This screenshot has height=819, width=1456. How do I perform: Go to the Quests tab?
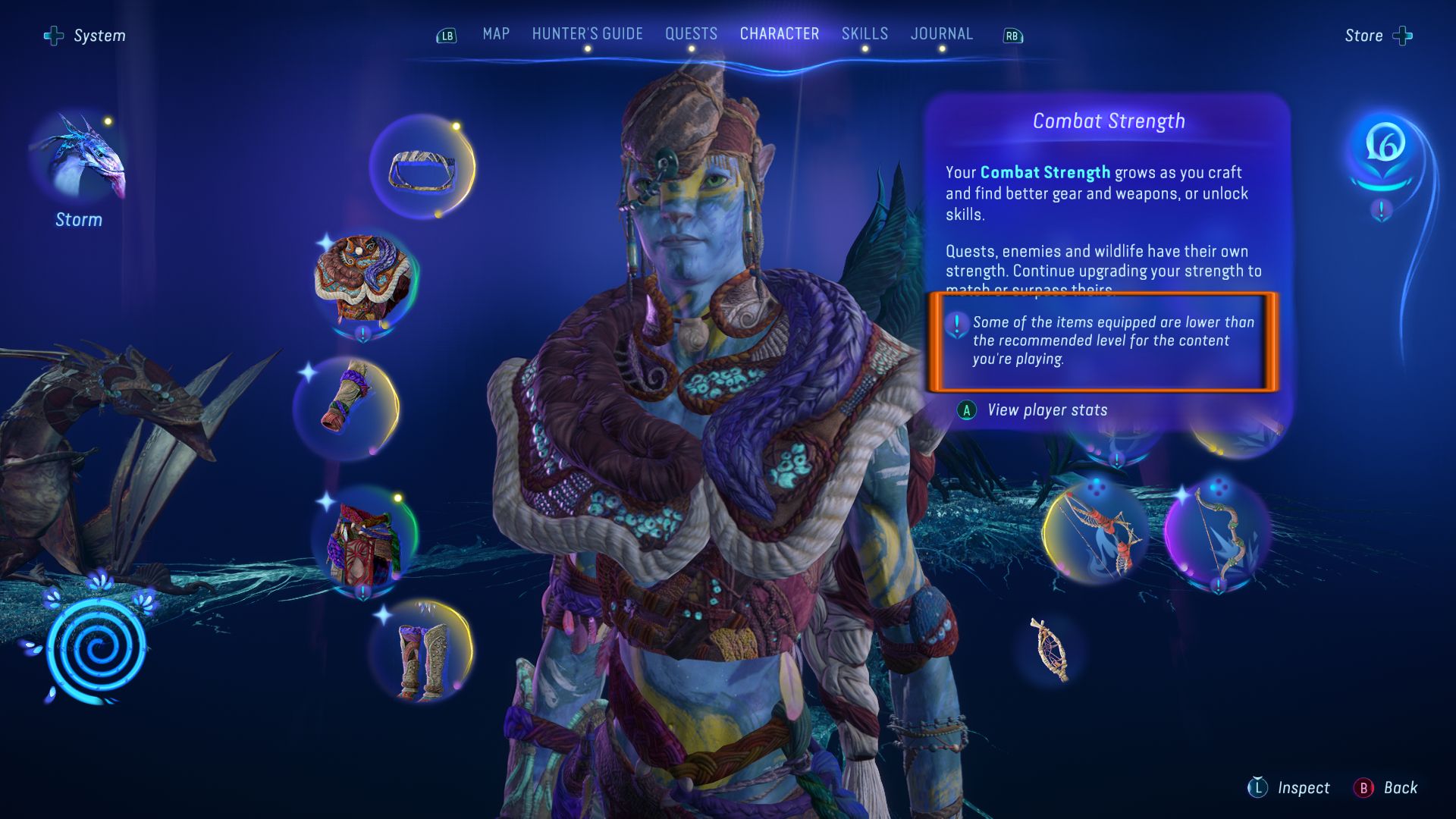point(691,34)
